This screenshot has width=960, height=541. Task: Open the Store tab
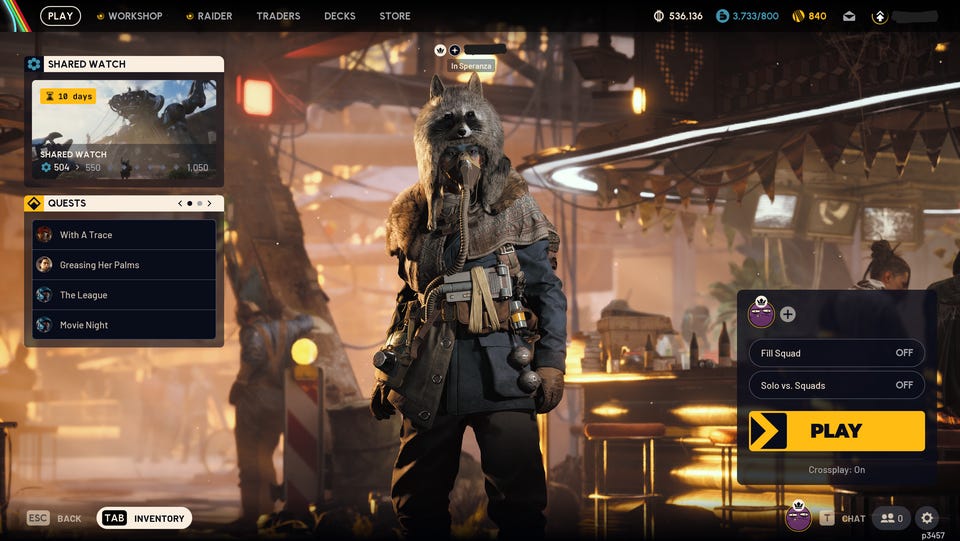click(395, 16)
